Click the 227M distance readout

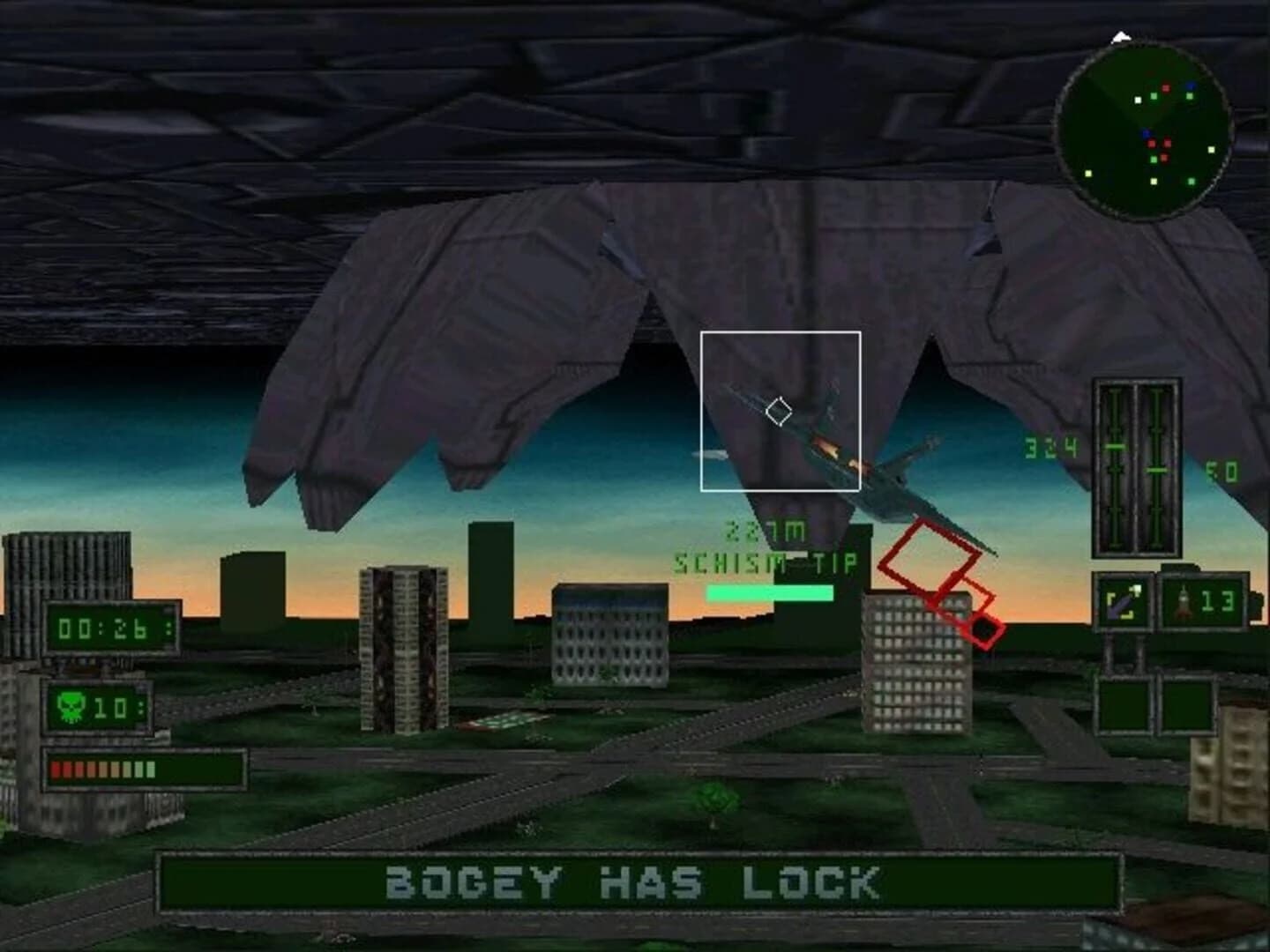765,530
